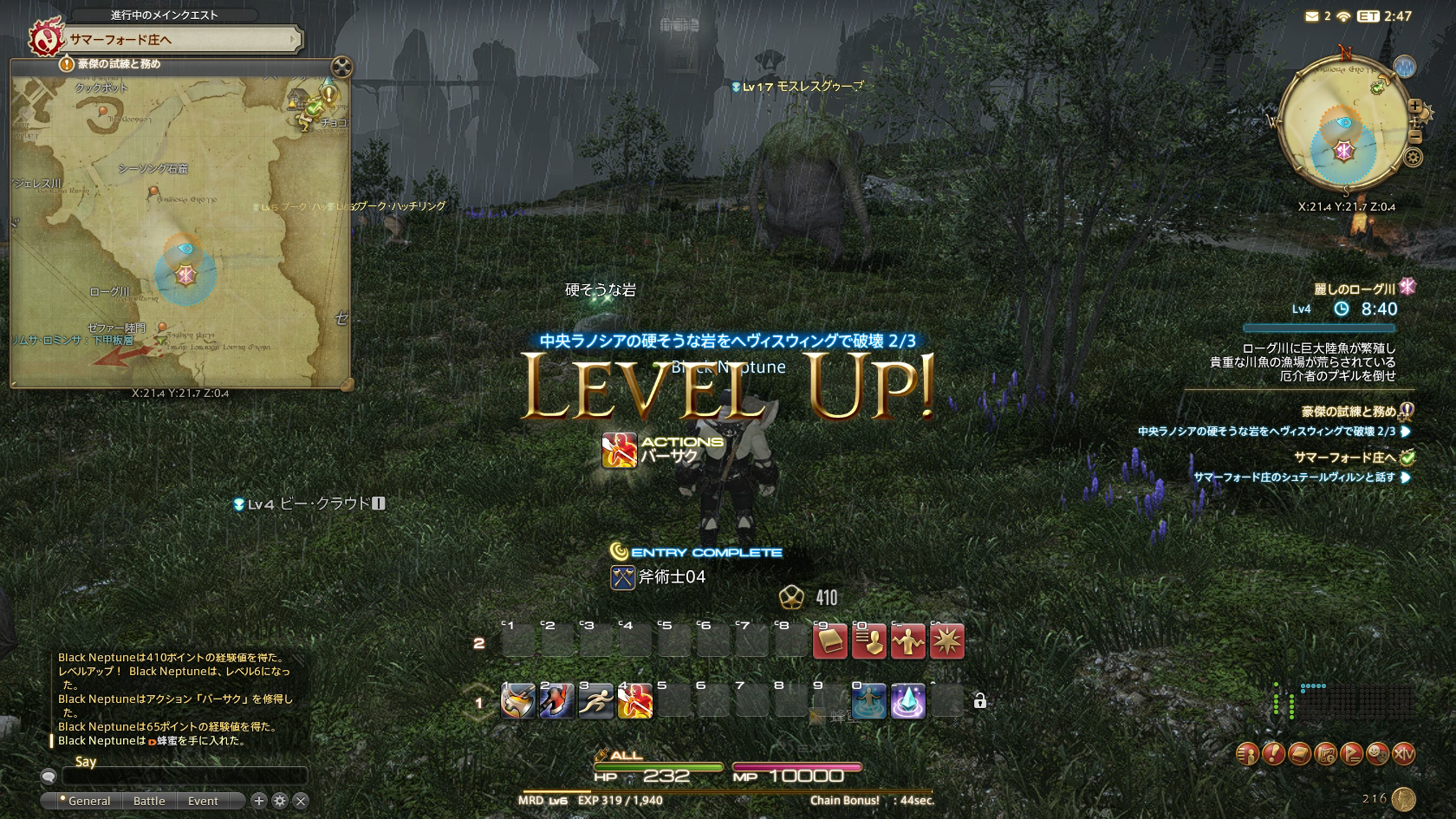Switch to the Event chat tab
This screenshot has width=1456, height=819.
point(203,801)
